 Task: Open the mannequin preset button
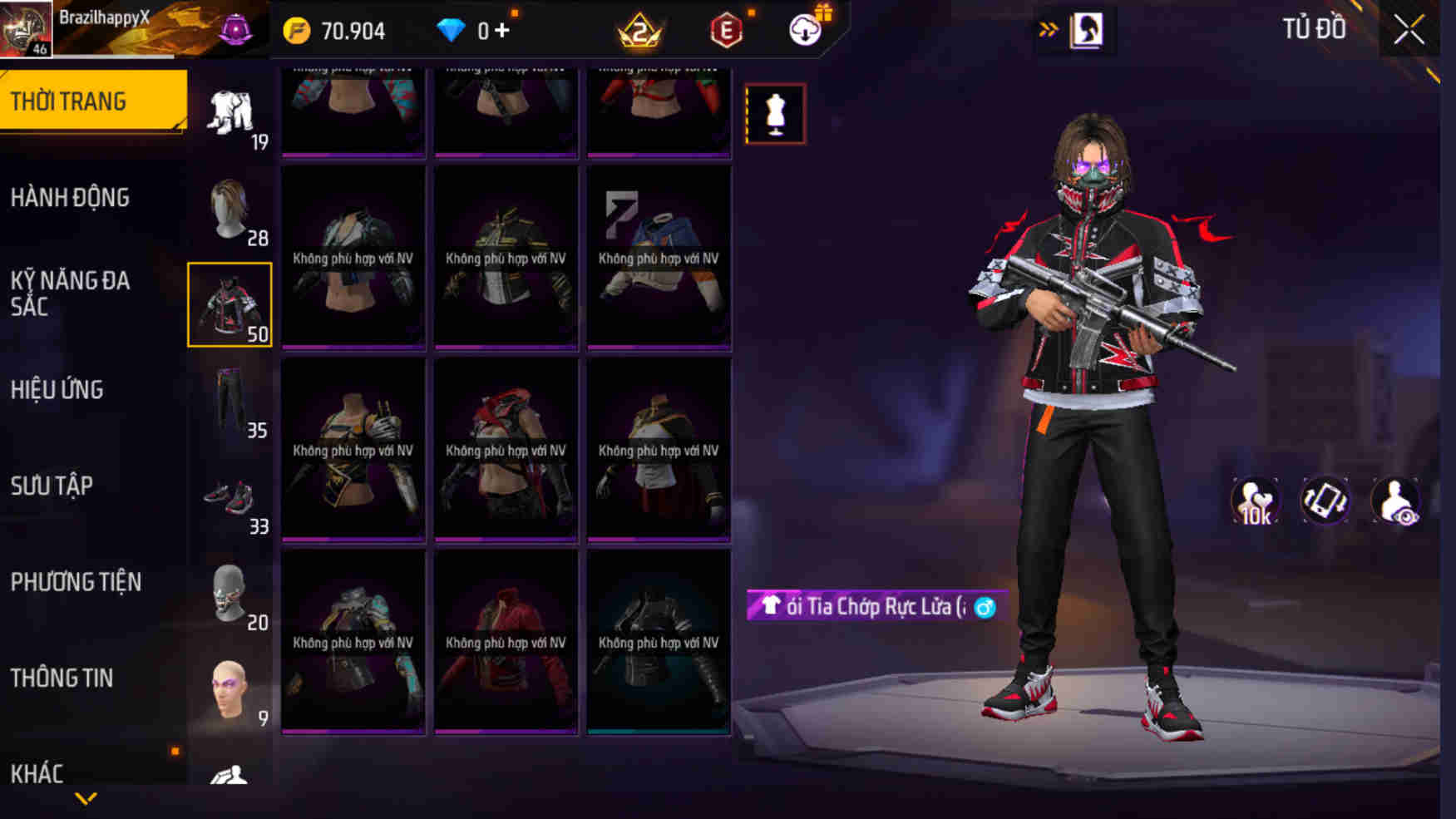point(776,115)
